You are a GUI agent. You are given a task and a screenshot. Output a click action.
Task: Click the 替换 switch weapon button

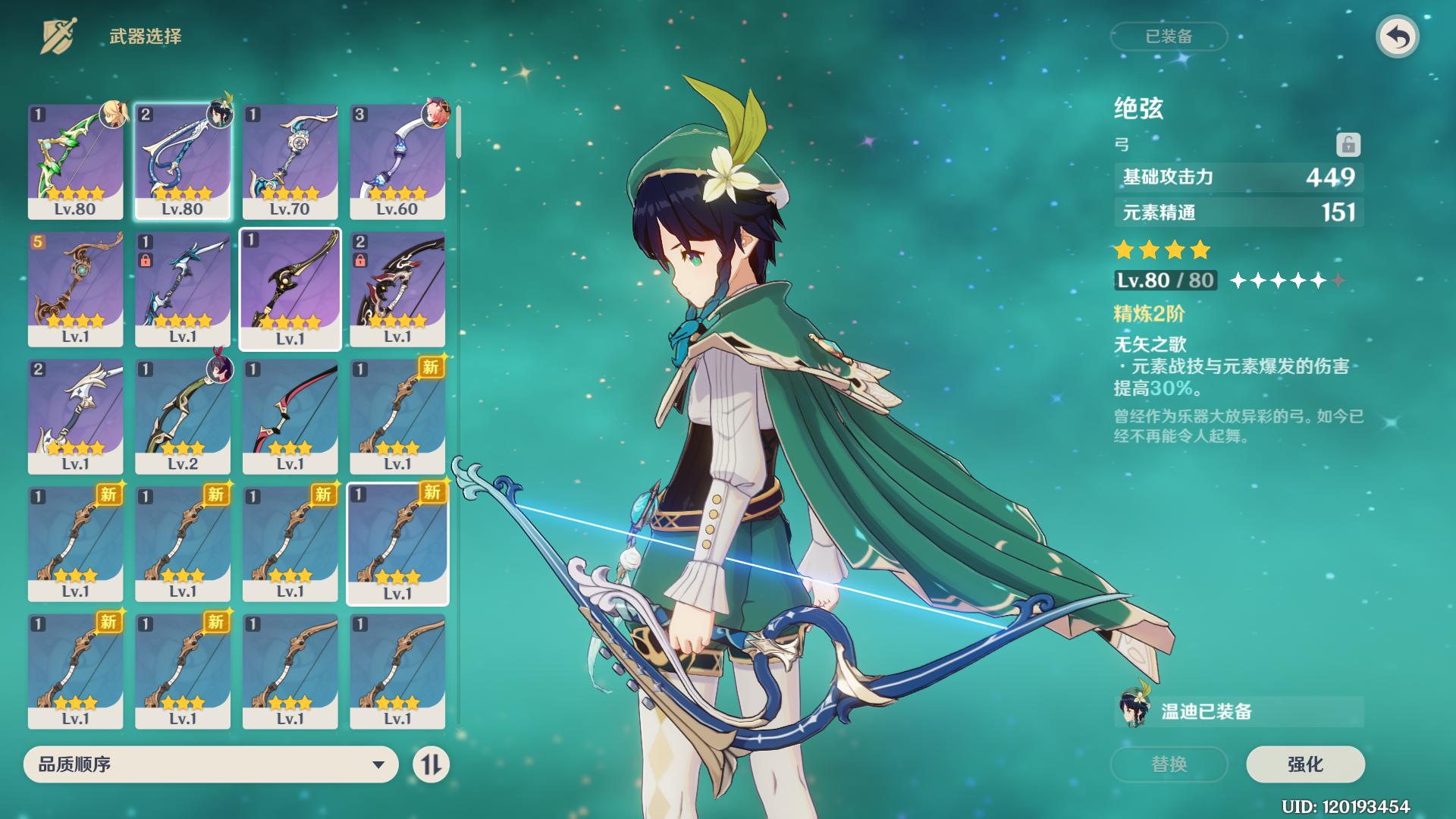(x=1169, y=764)
